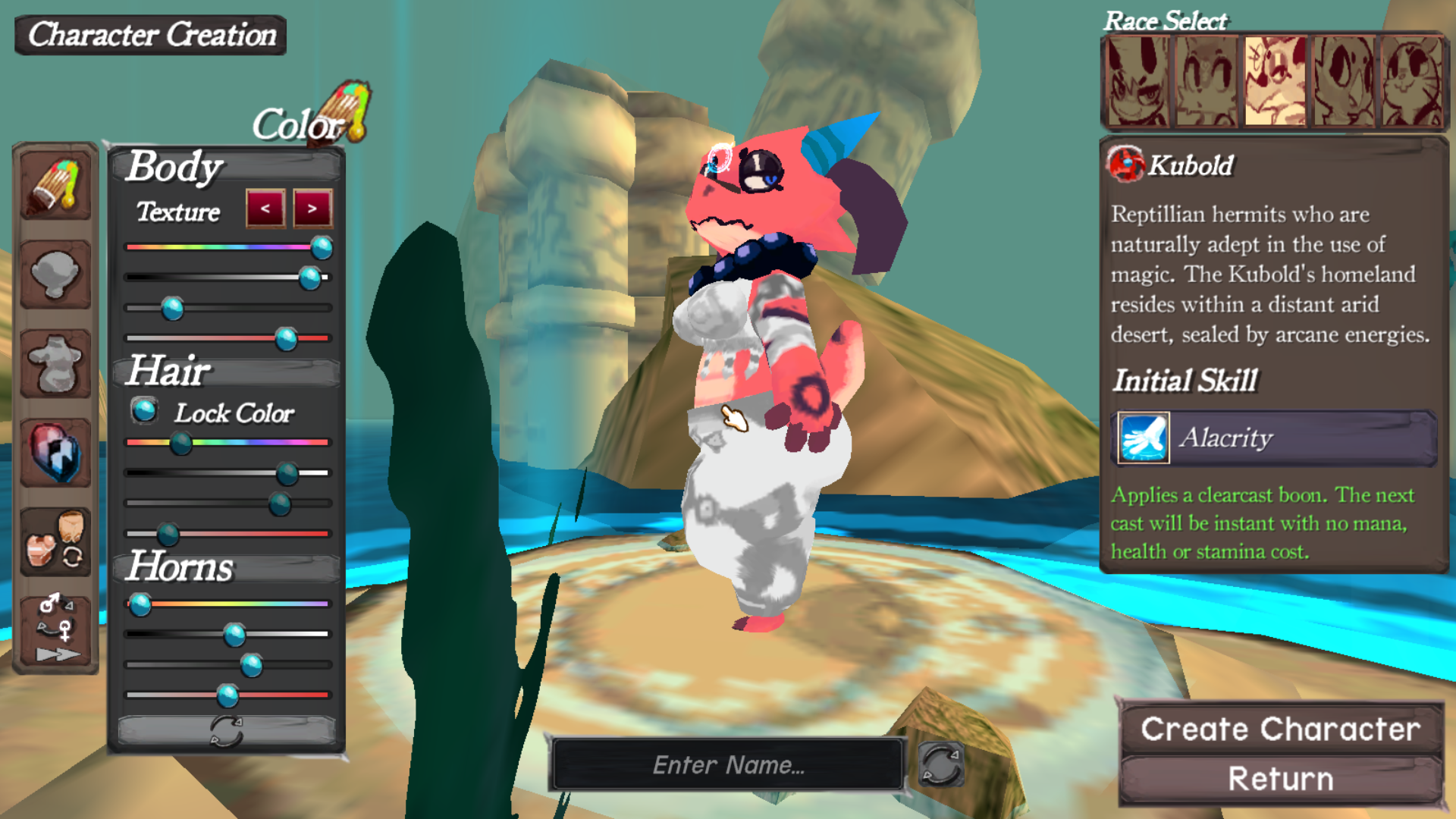Screen dimensions: 1456x819
Task: Return to the previous menu
Action: 1280,779
